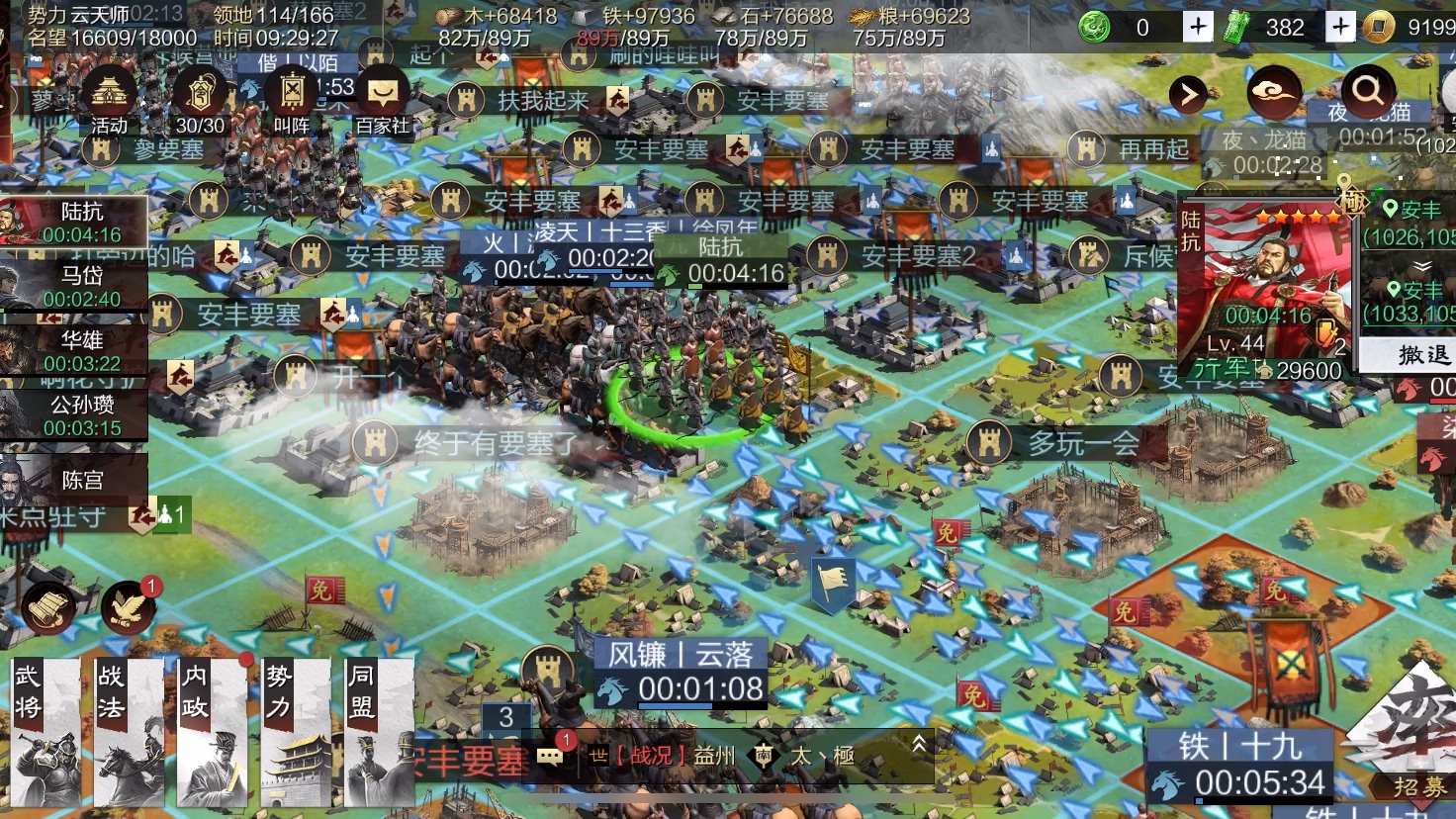This screenshot has width=1456, height=819.
Task: Select 公孙瓒 army in the troop list
Action: 74,415
